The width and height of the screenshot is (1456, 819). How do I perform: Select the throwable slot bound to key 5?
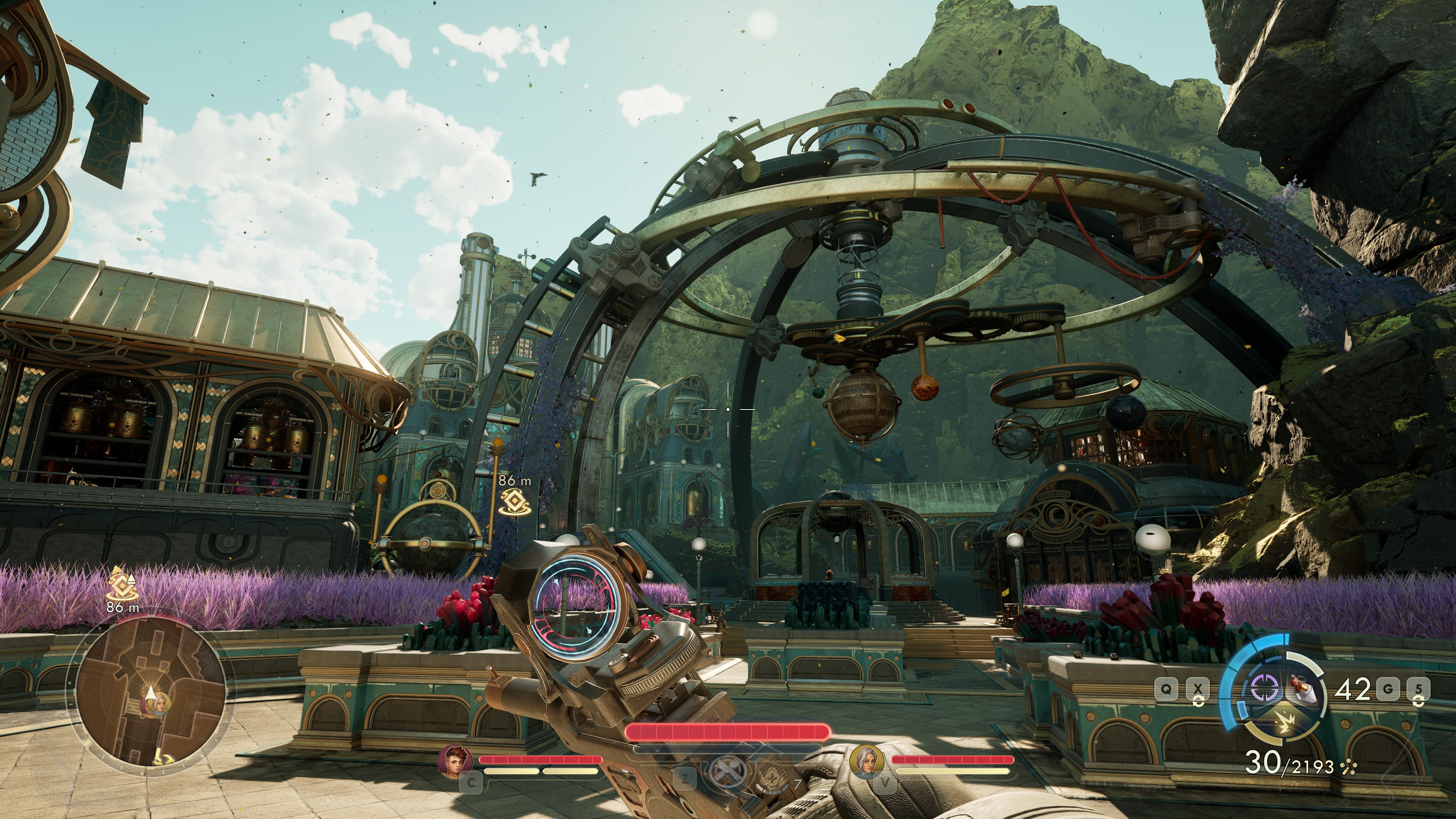[1418, 689]
